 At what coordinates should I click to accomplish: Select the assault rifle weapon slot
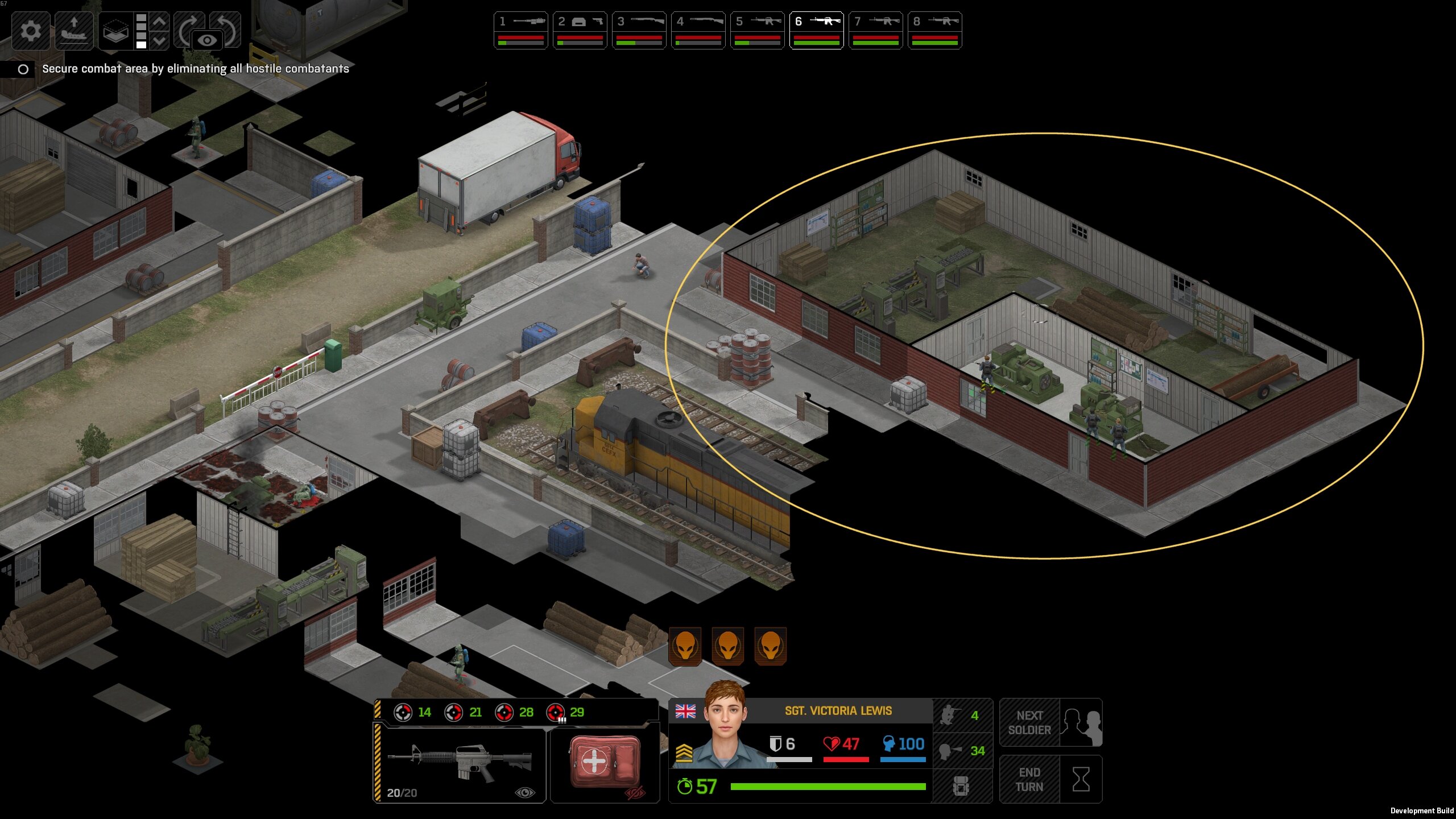click(x=460, y=763)
